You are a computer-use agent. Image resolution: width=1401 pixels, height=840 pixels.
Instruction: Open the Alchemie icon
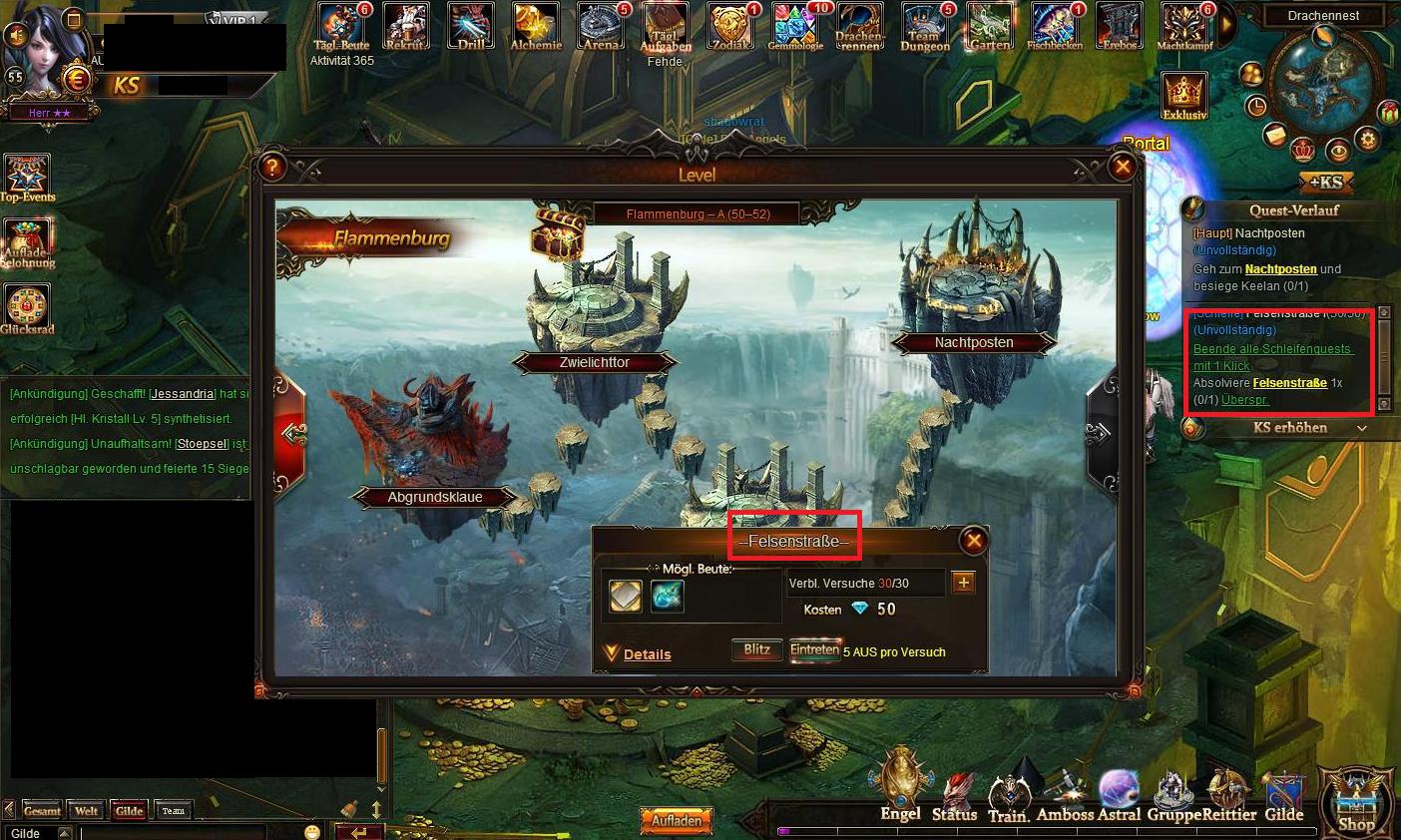(x=536, y=26)
